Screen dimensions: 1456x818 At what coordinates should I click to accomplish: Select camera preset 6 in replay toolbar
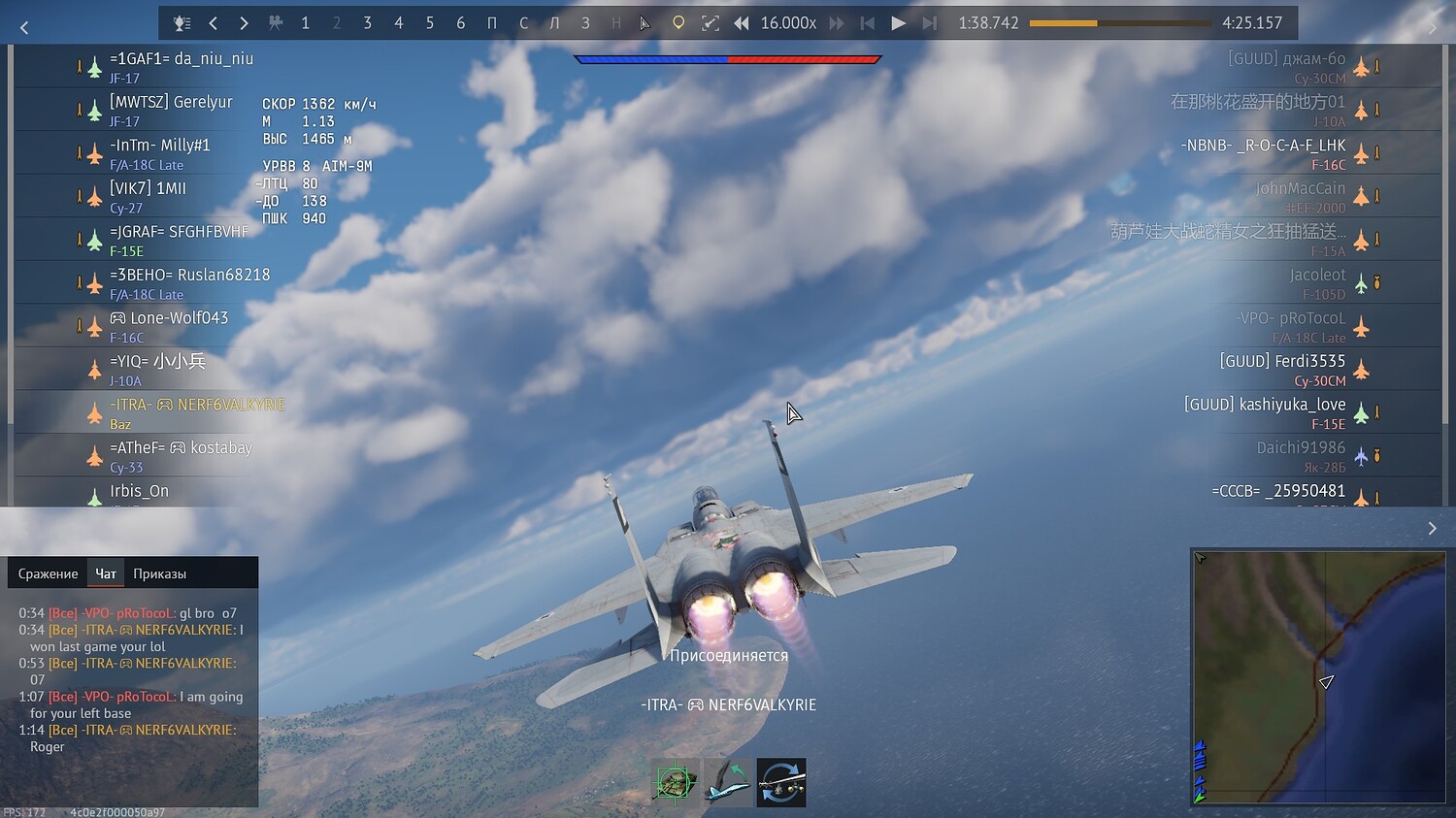click(460, 23)
